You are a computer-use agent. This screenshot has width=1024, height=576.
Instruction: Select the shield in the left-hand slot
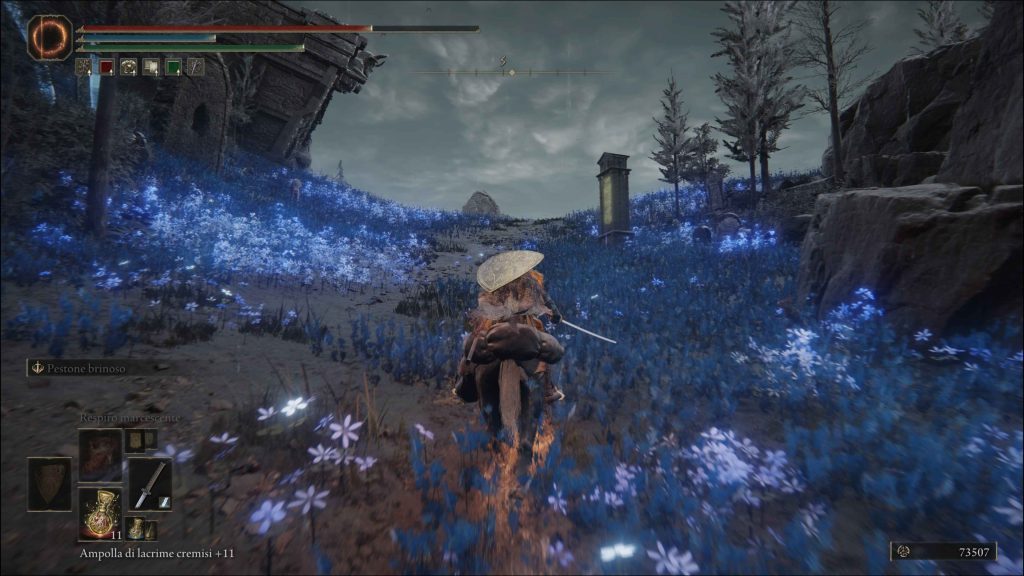(x=49, y=484)
